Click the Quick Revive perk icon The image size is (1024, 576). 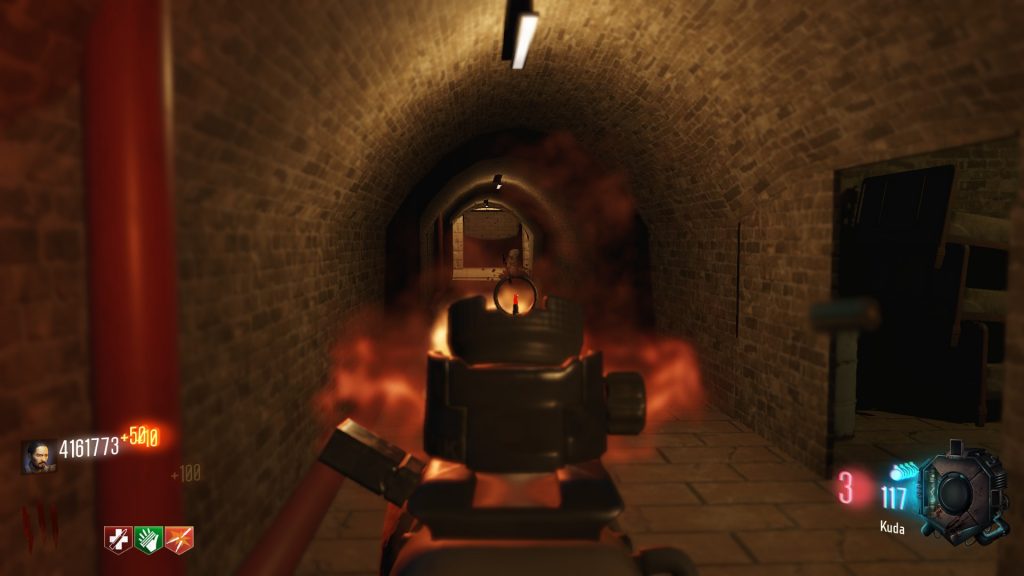[119, 539]
